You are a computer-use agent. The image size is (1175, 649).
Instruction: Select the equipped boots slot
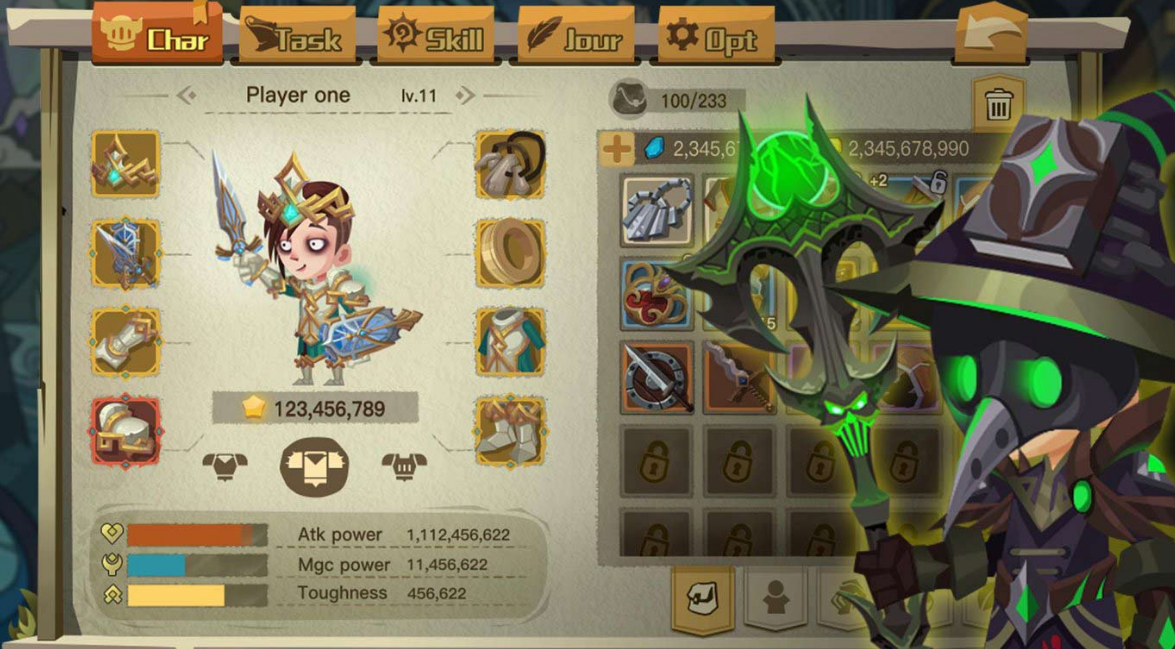point(510,431)
